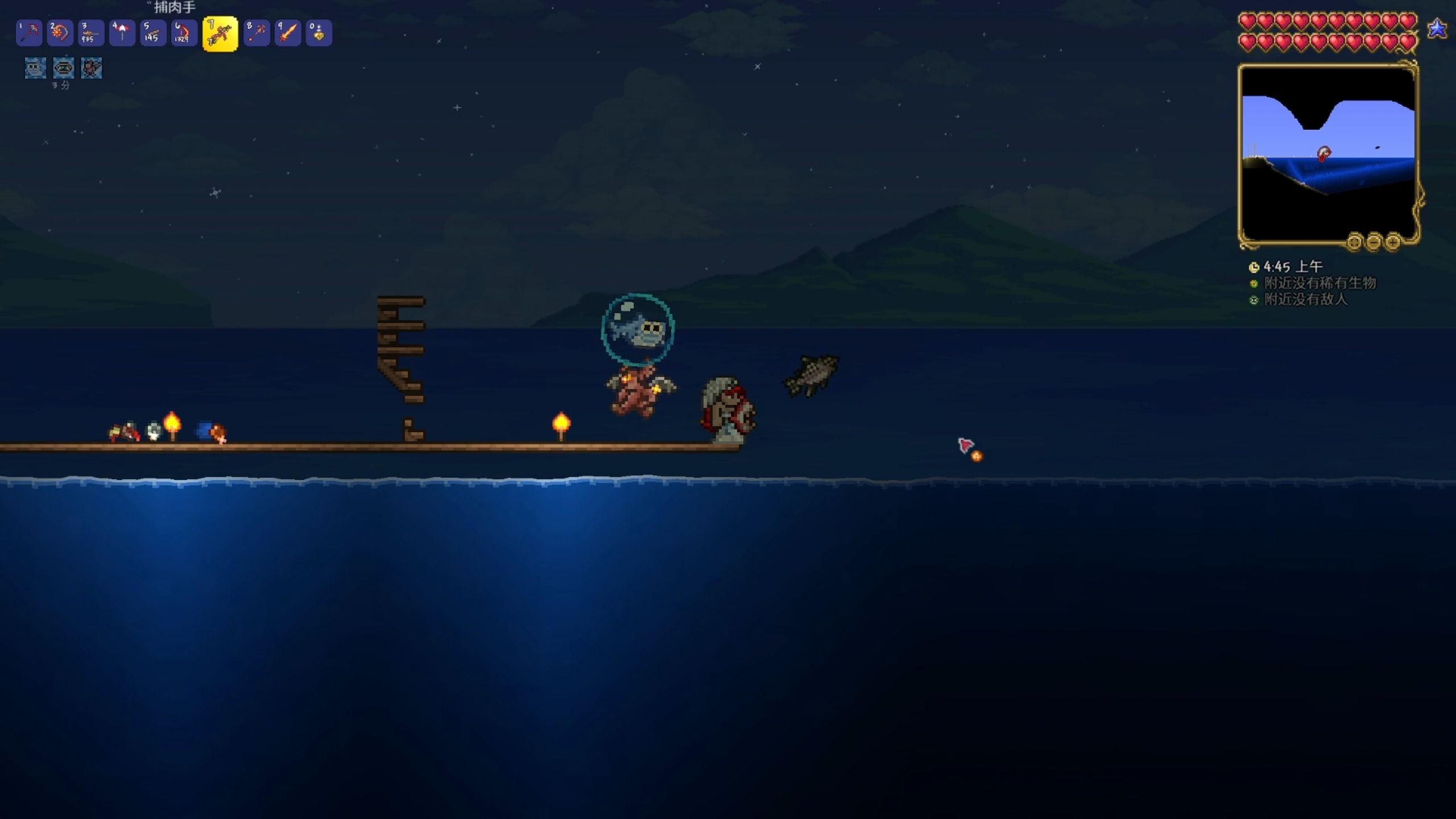This screenshot has height=819, width=1456.
Task: Zoom in the minimap with the plus button
Action: 1393,242
